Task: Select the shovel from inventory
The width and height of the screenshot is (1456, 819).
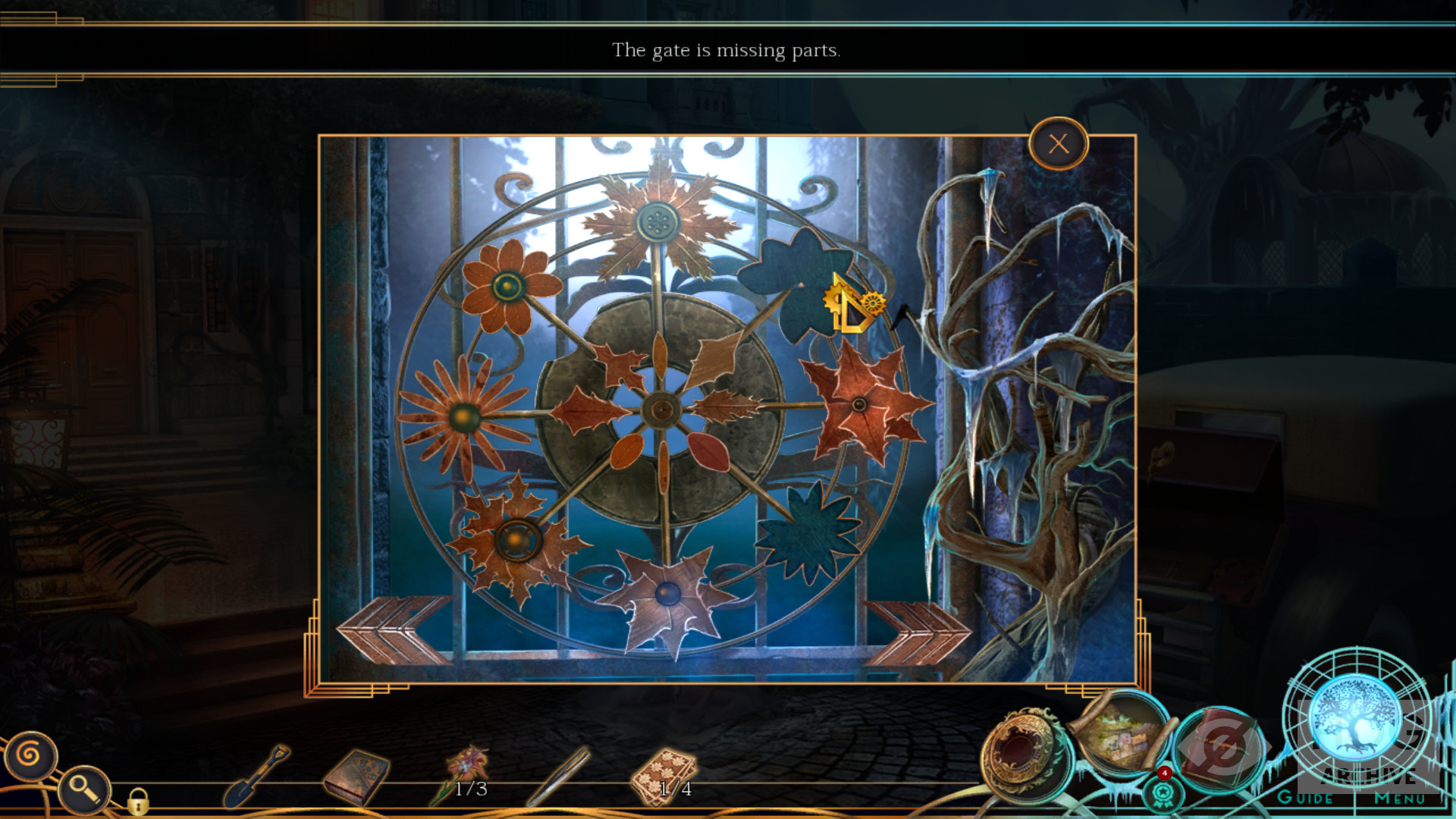Action: [x=256, y=777]
